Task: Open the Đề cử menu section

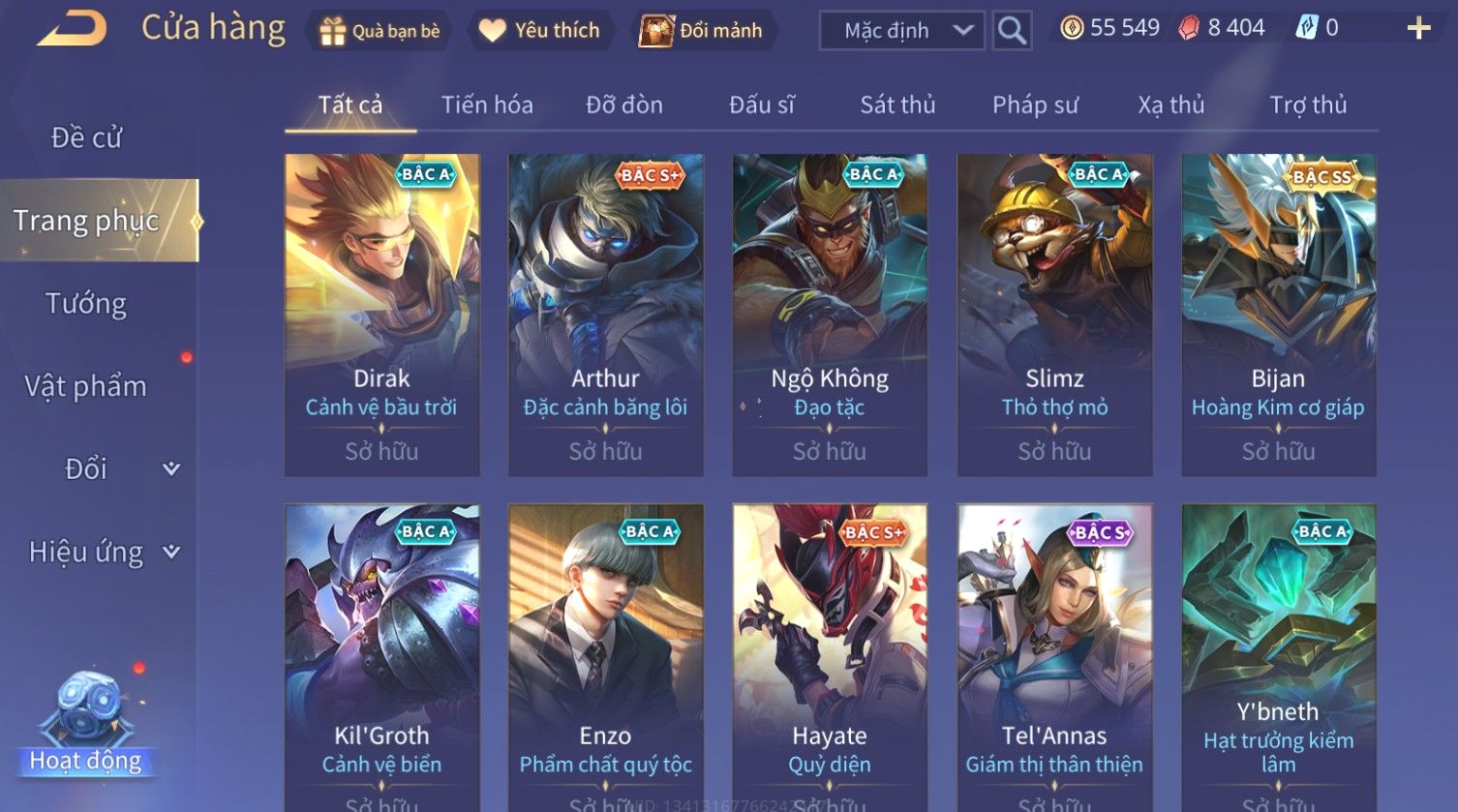Action: [87, 137]
